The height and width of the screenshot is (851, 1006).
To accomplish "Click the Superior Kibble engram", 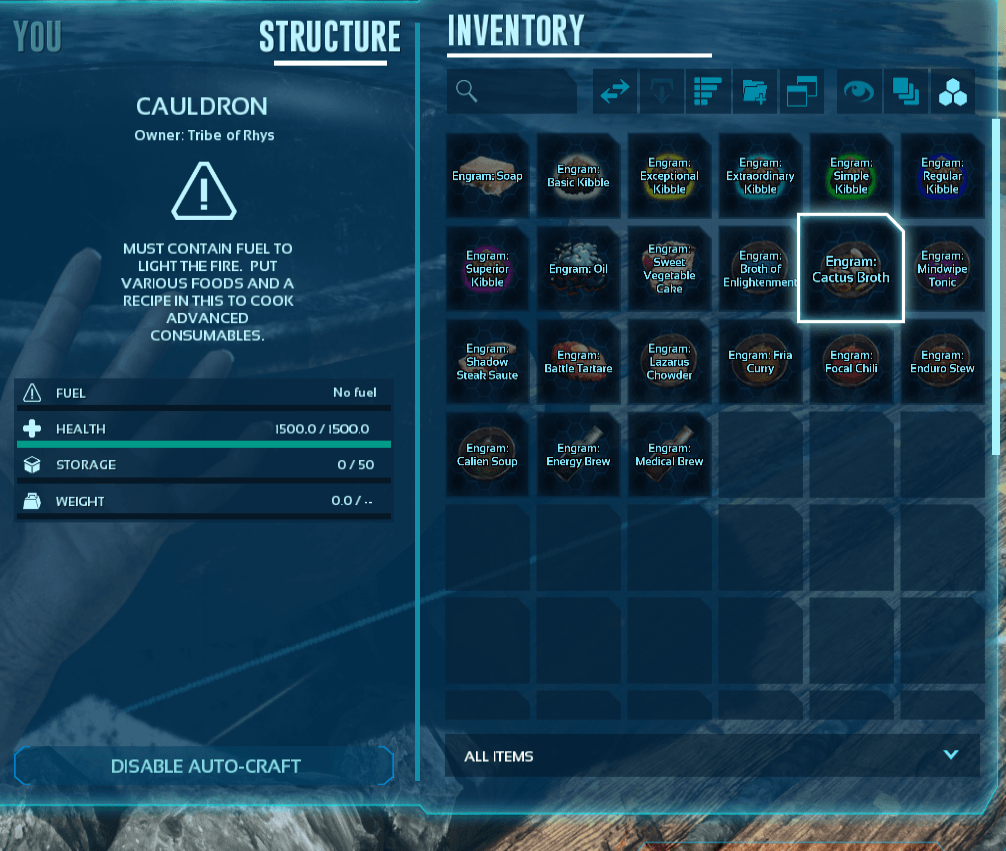I will (487, 268).
